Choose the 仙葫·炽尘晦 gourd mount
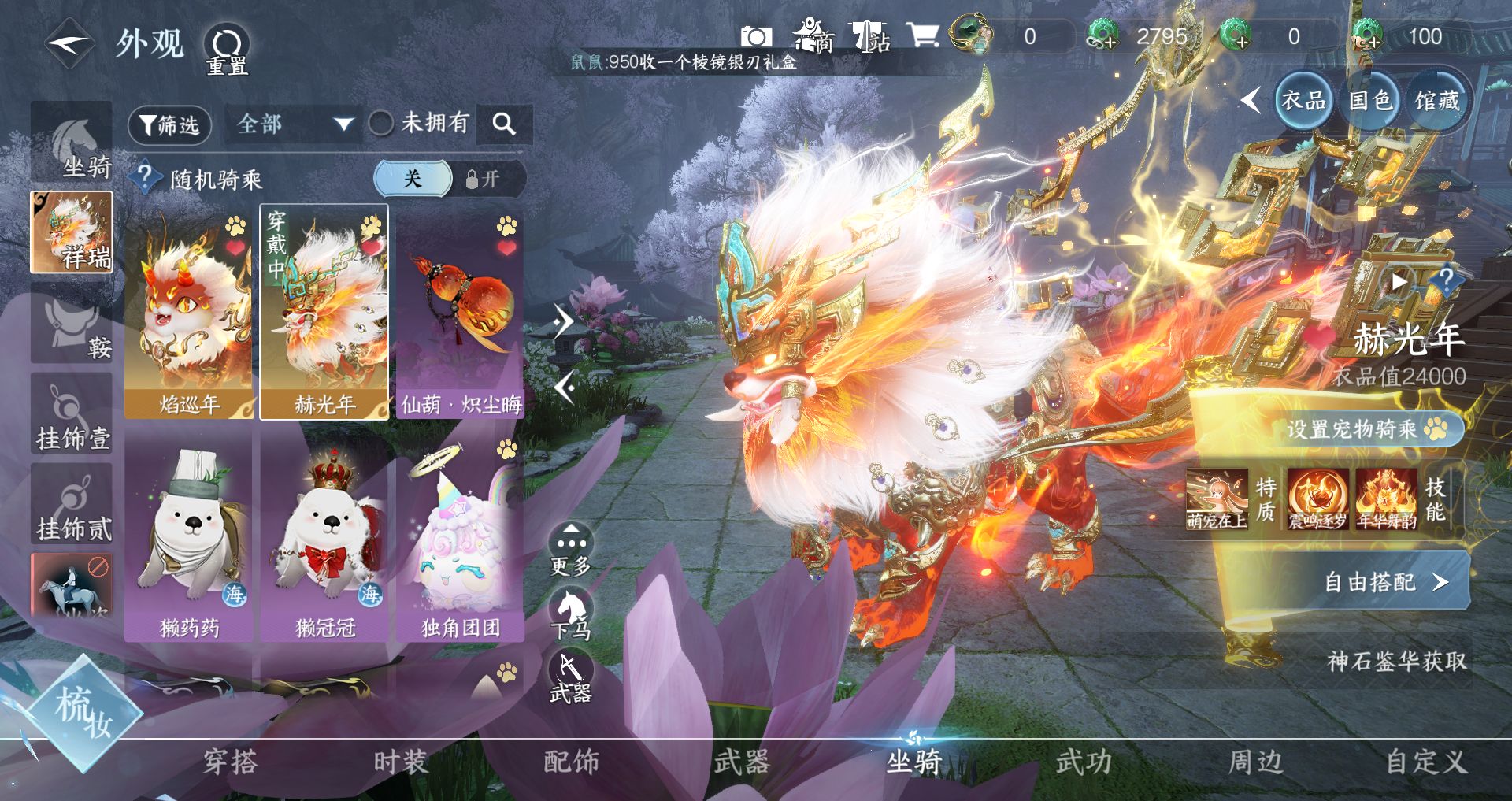Image resolution: width=1512 pixels, height=801 pixels. (x=461, y=313)
